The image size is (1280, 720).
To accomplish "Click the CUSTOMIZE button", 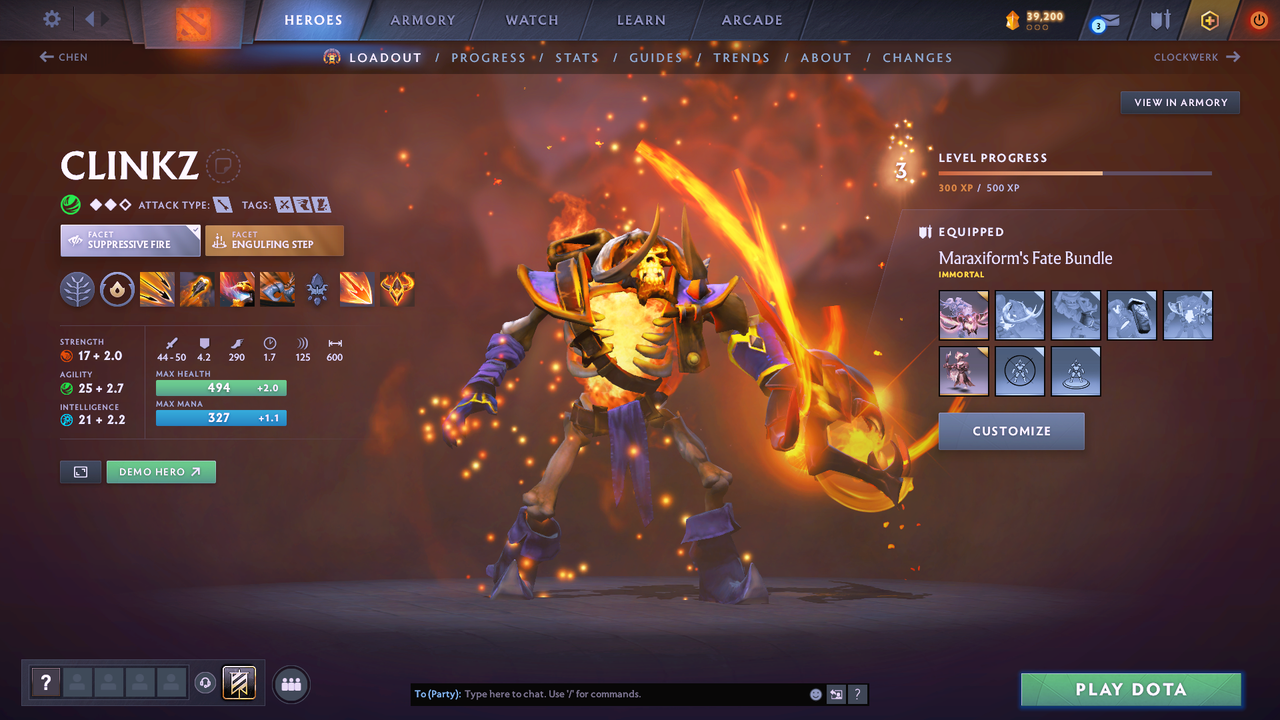I will (1011, 431).
